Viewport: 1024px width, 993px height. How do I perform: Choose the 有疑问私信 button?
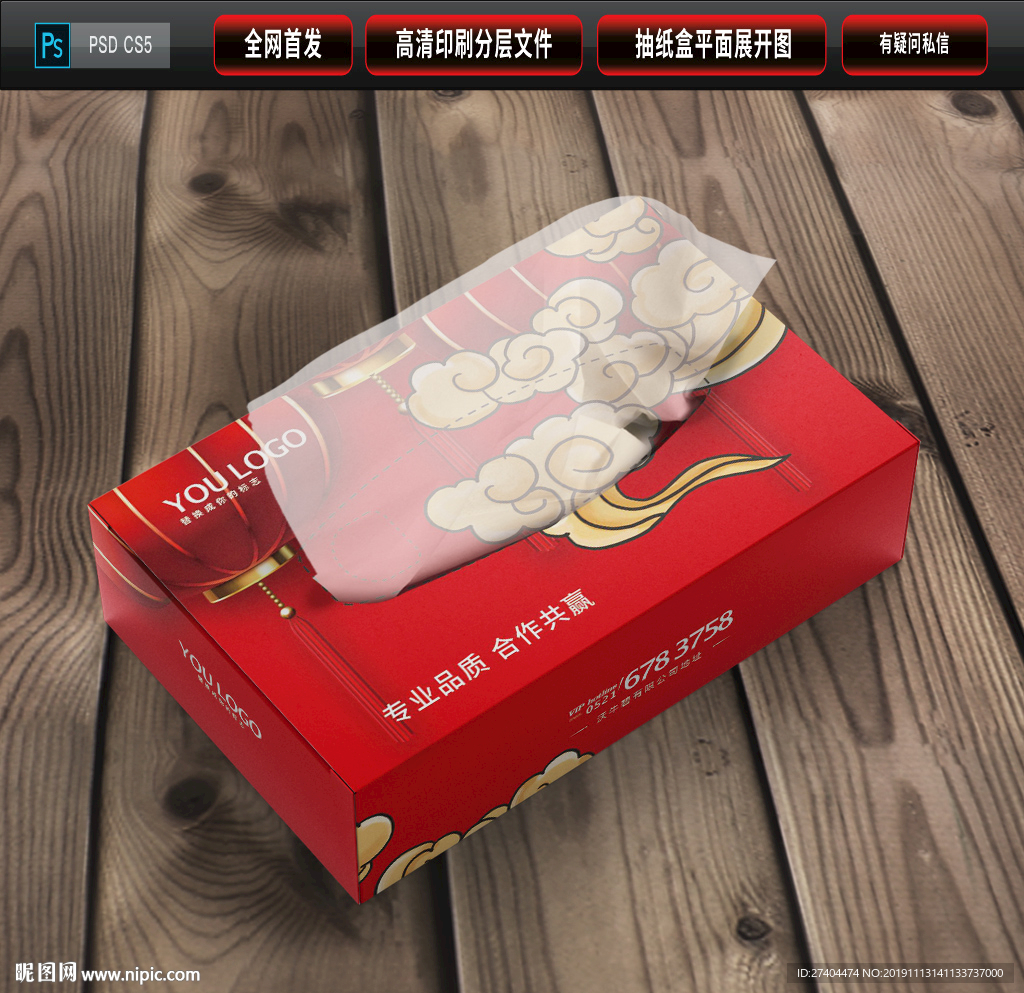[x=914, y=44]
